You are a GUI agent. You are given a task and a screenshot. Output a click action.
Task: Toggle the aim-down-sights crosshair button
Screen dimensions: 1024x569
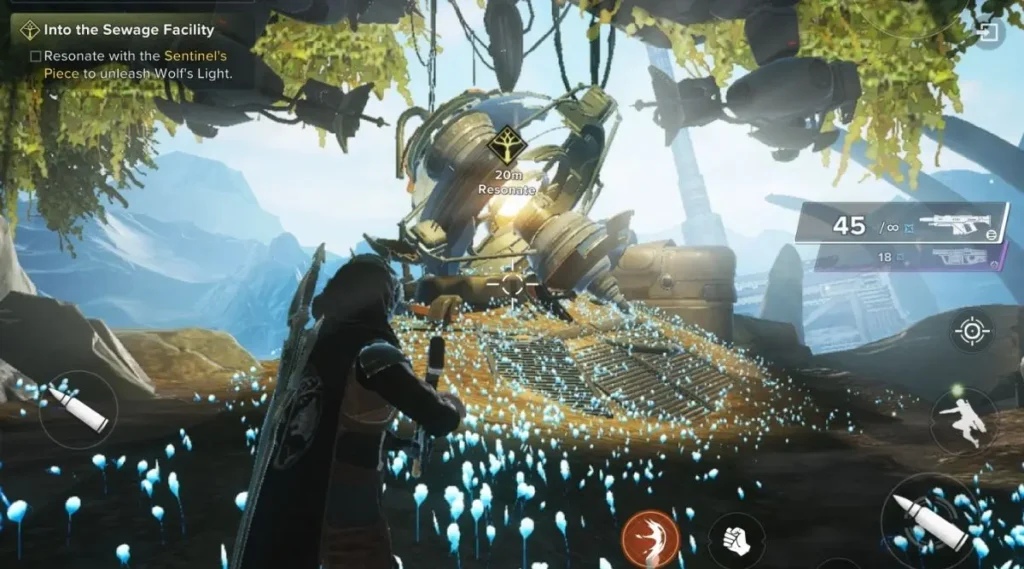tap(972, 333)
